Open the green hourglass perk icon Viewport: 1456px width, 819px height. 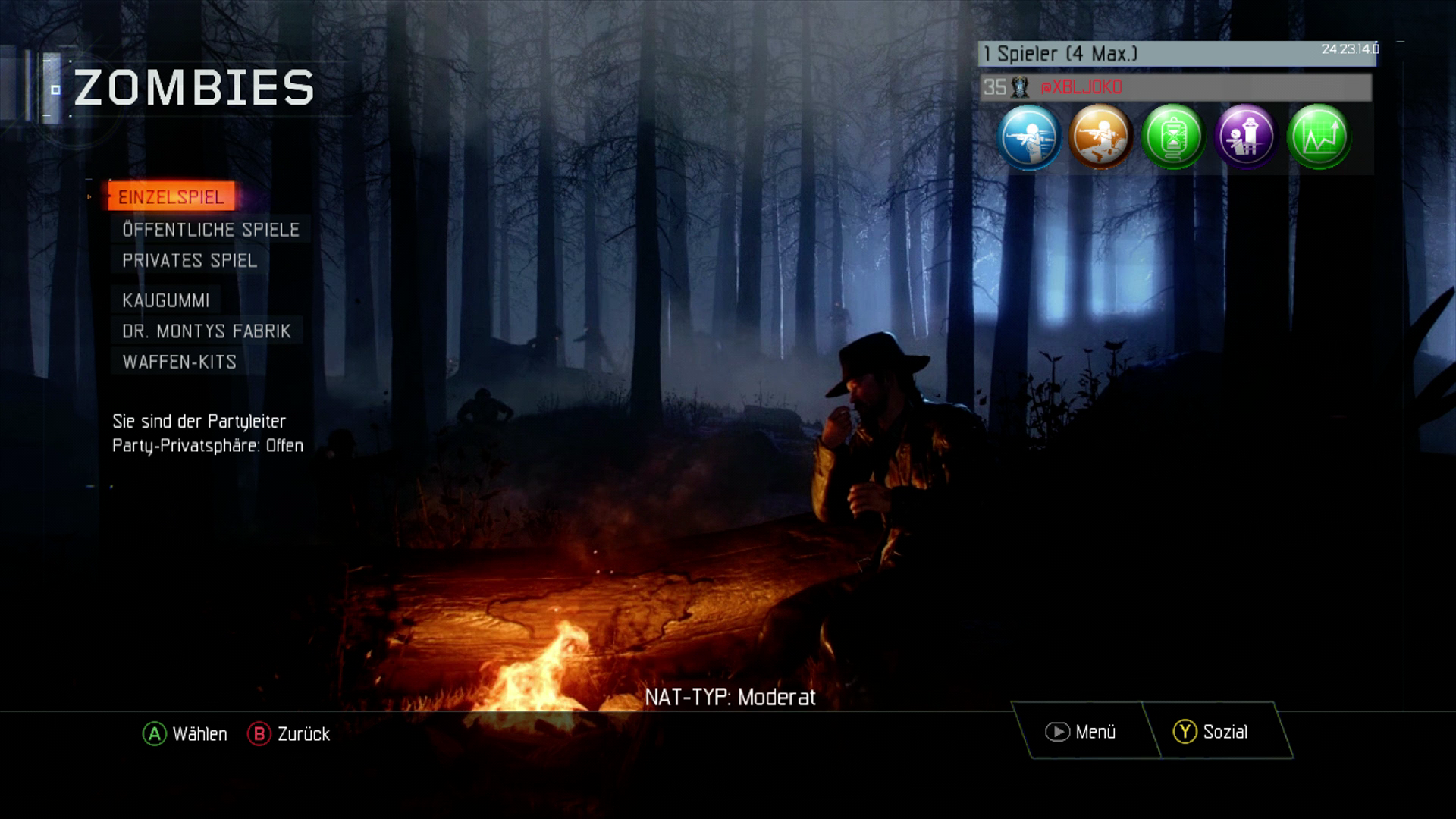(1173, 137)
